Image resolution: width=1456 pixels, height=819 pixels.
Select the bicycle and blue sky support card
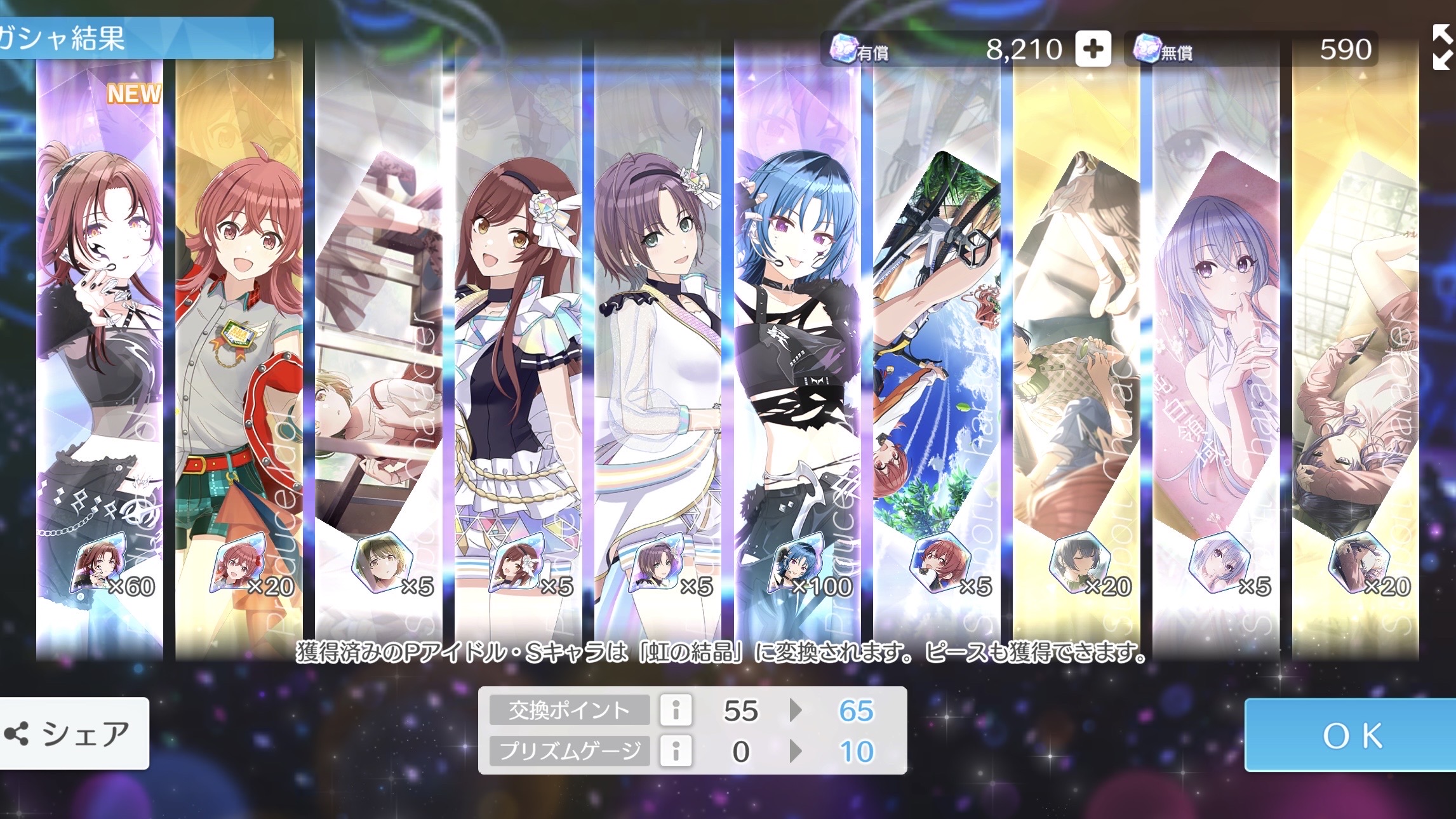(937, 349)
